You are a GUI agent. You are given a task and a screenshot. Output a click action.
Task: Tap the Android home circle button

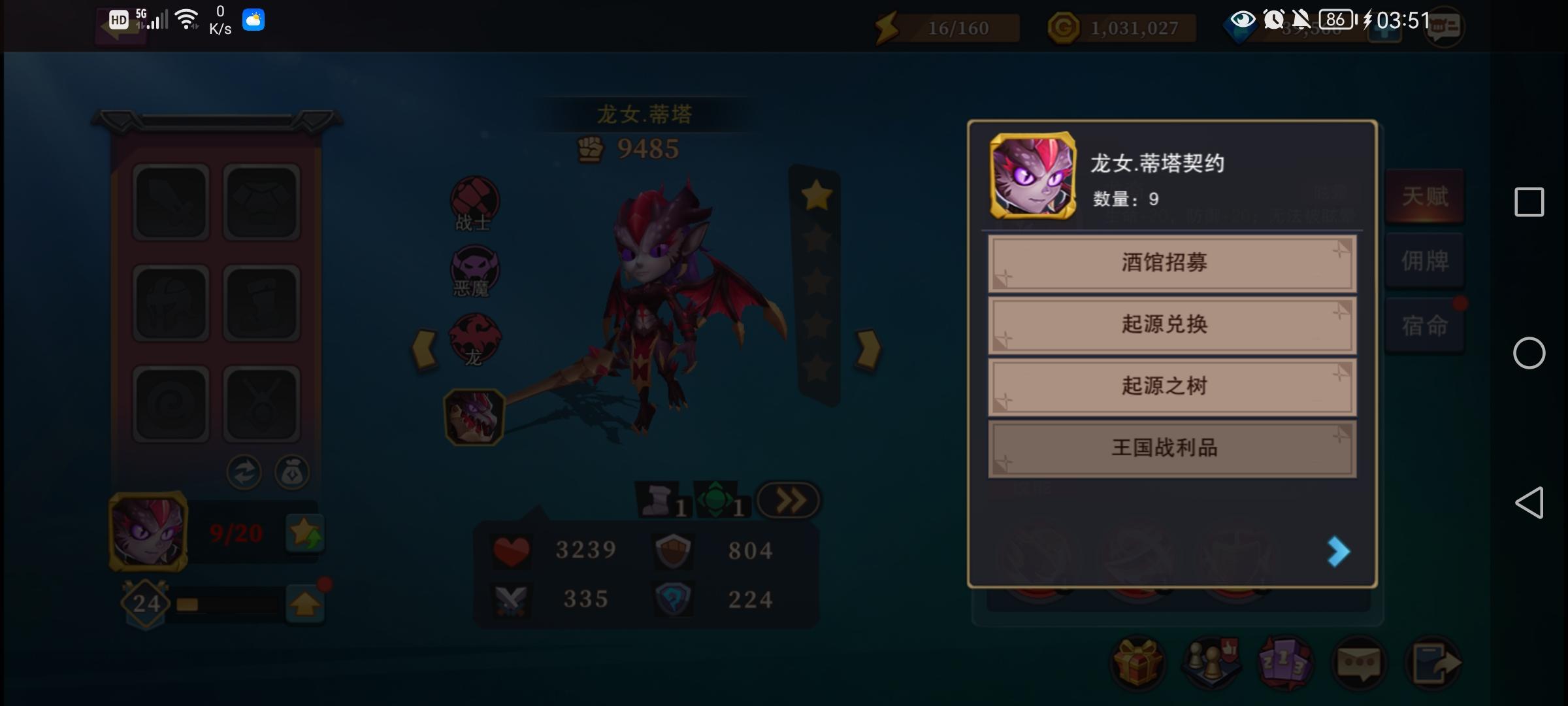coord(1529,353)
